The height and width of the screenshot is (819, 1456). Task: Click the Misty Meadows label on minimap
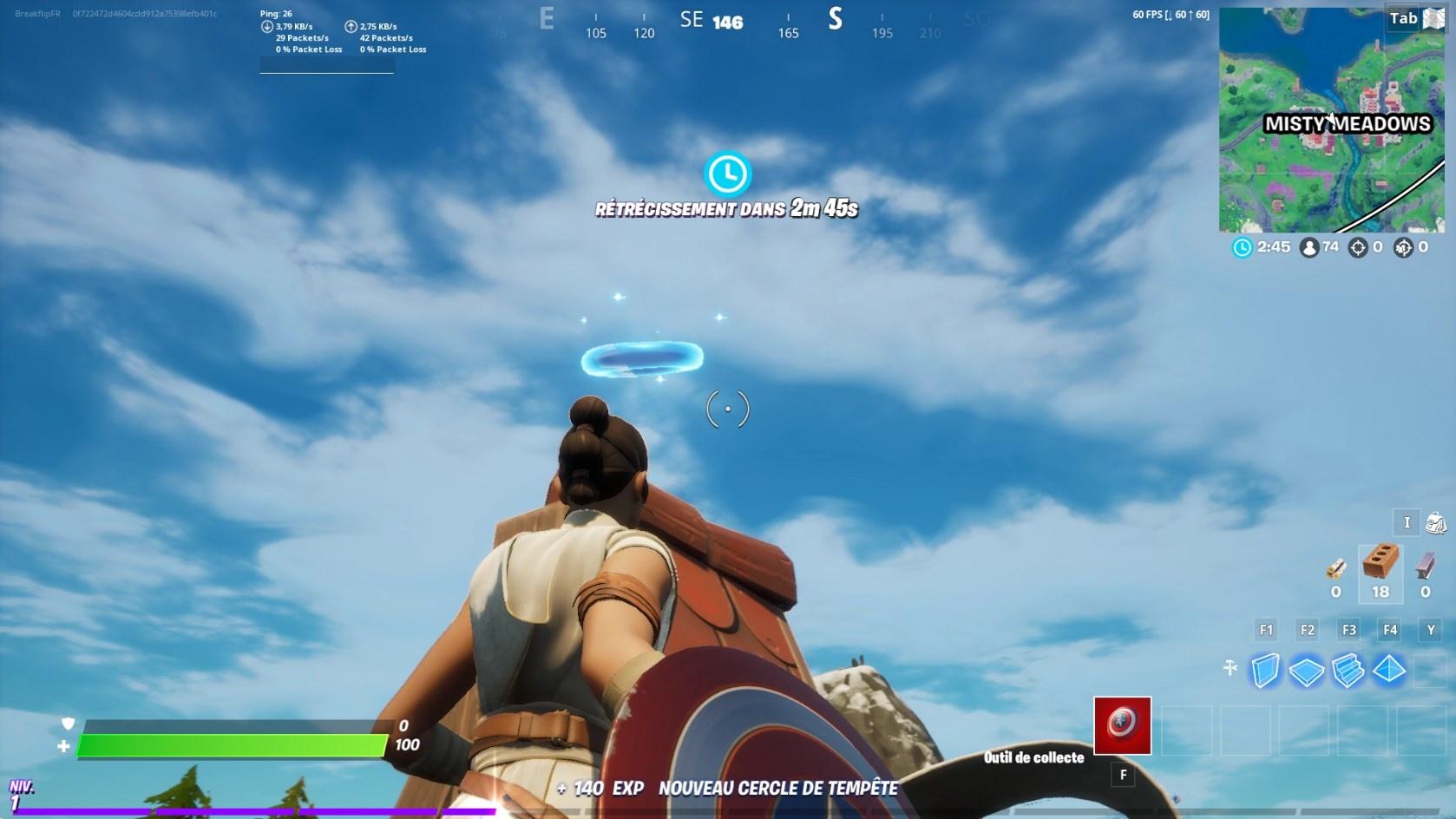1348,124
